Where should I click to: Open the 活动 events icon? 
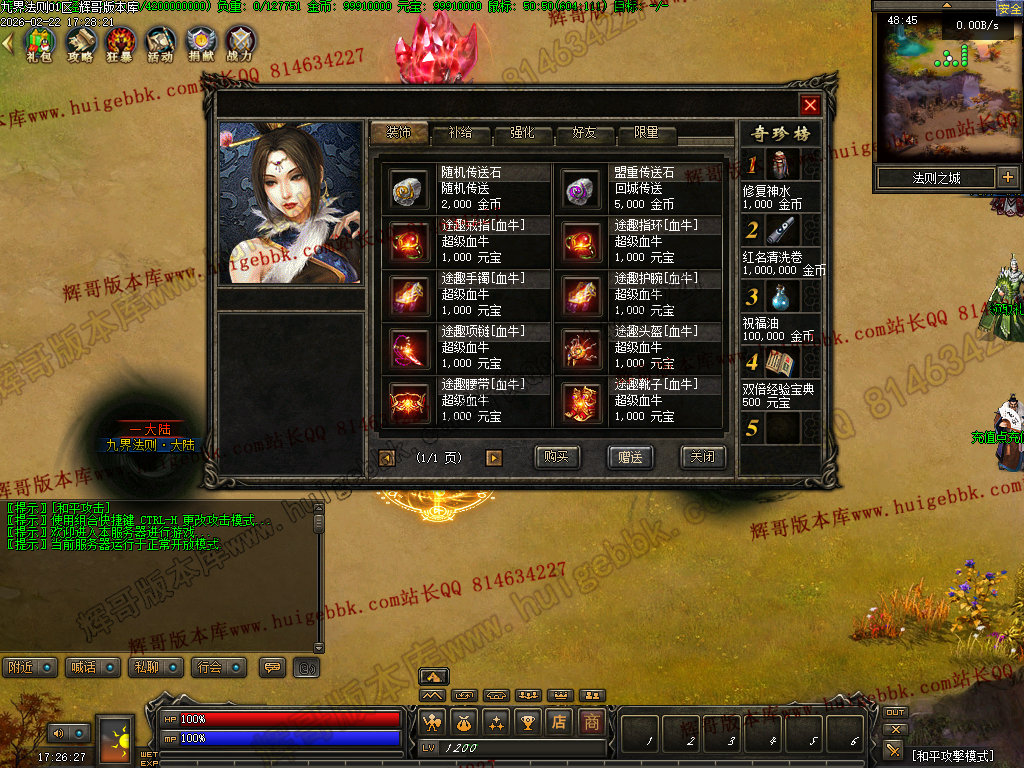click(x=160, y=42)
